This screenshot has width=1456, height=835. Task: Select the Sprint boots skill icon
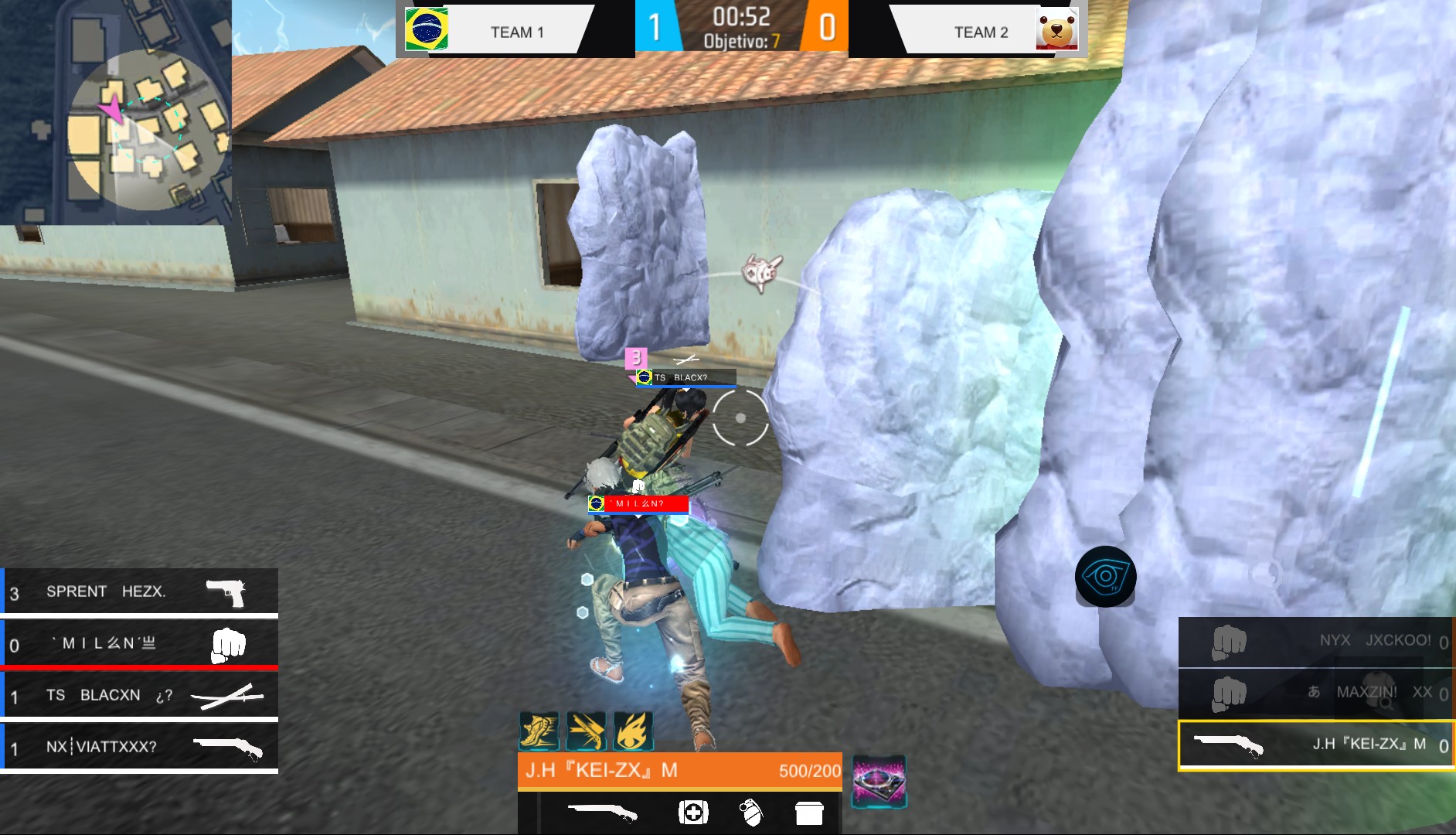[x=539, y=729]
